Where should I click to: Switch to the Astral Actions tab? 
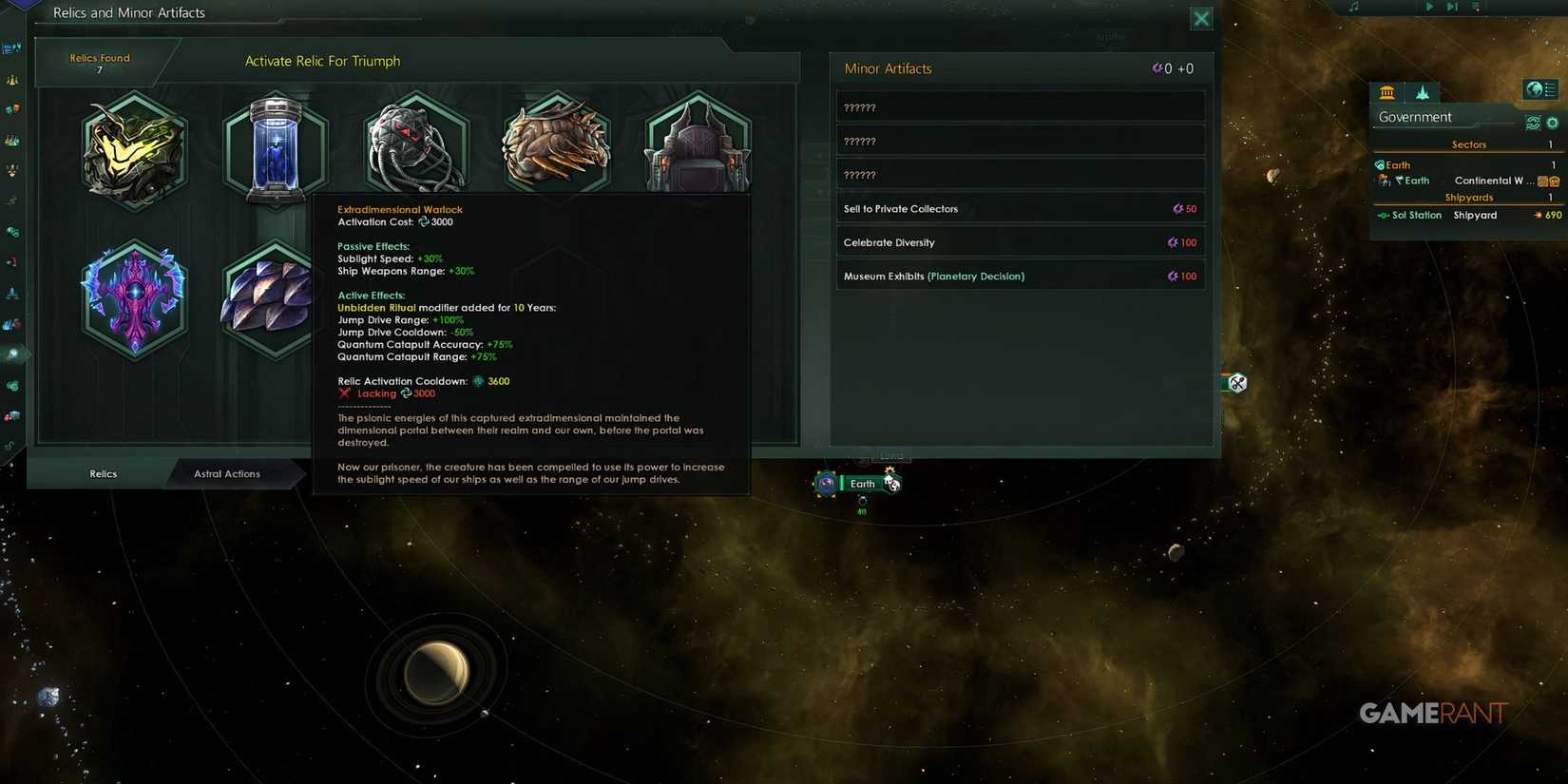[228, 473]
